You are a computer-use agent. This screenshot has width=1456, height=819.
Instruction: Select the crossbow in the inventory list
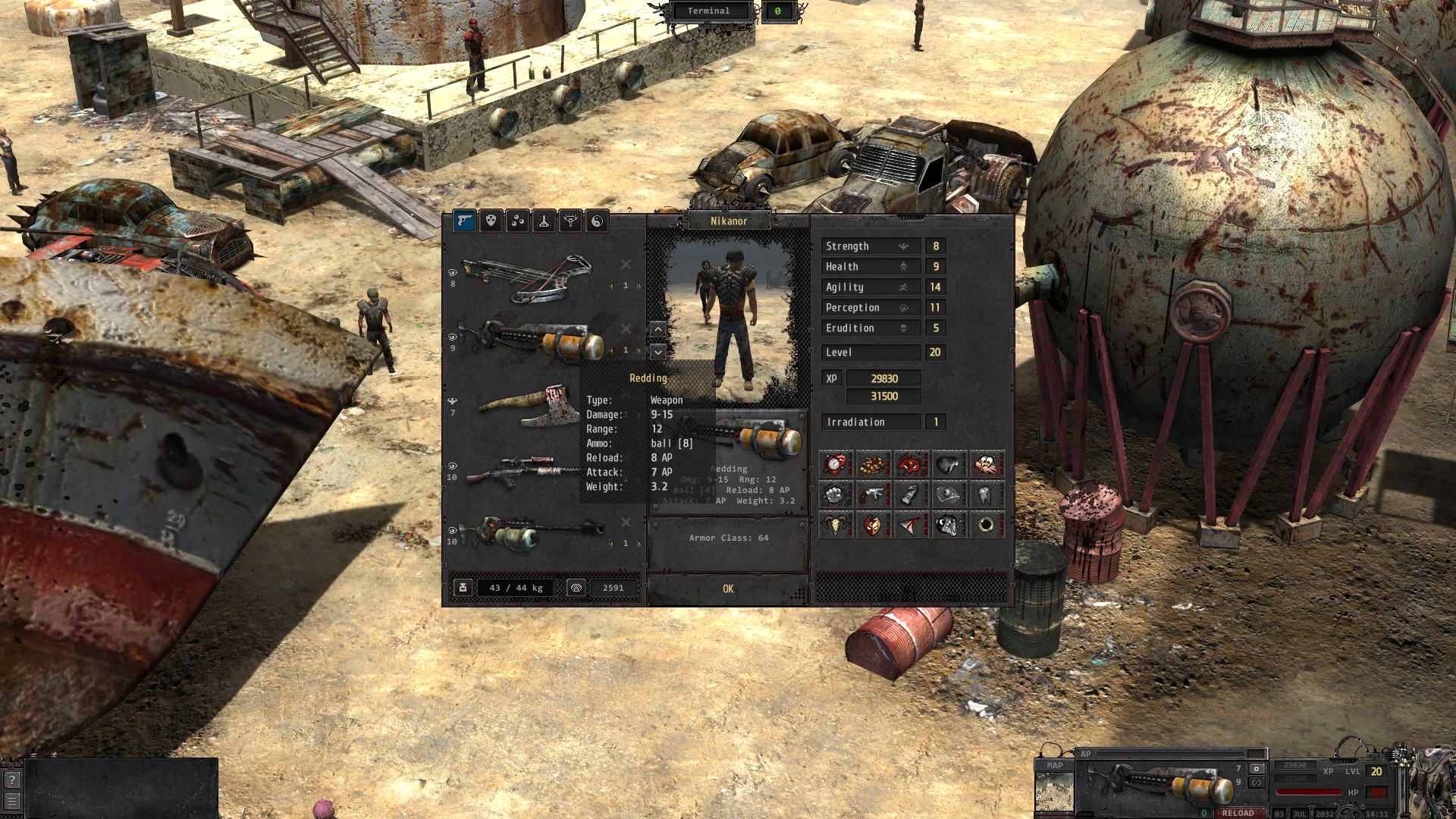pos(528,277)
